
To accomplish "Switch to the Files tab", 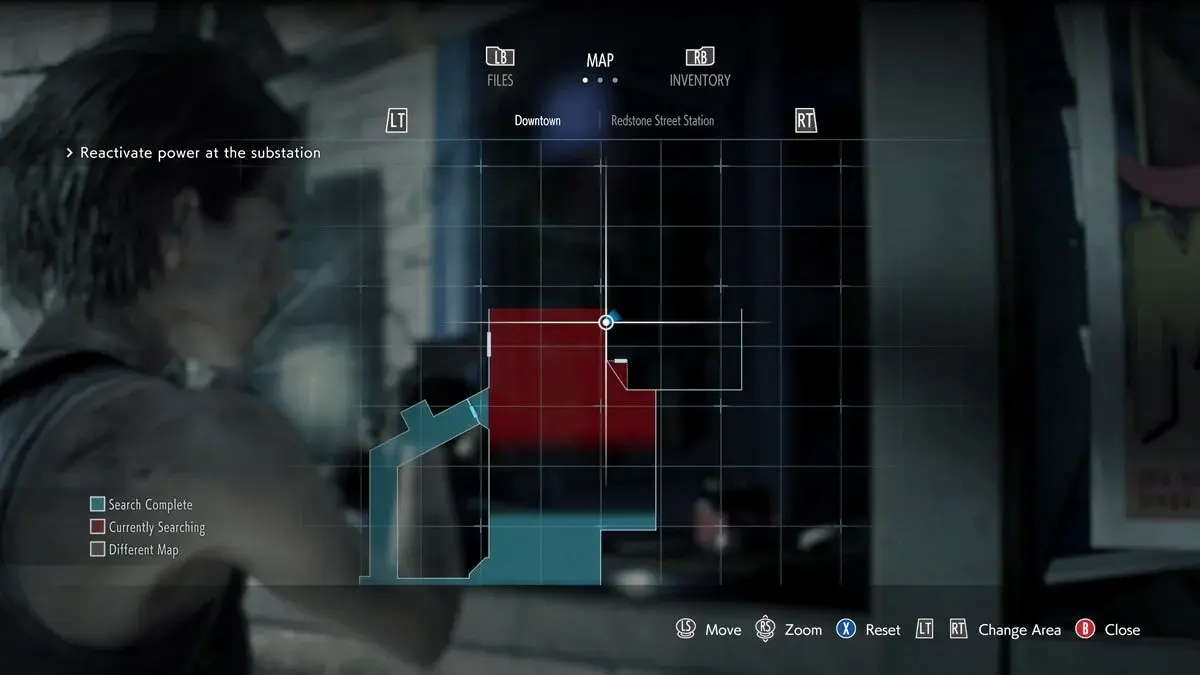I will pos(500,66).
